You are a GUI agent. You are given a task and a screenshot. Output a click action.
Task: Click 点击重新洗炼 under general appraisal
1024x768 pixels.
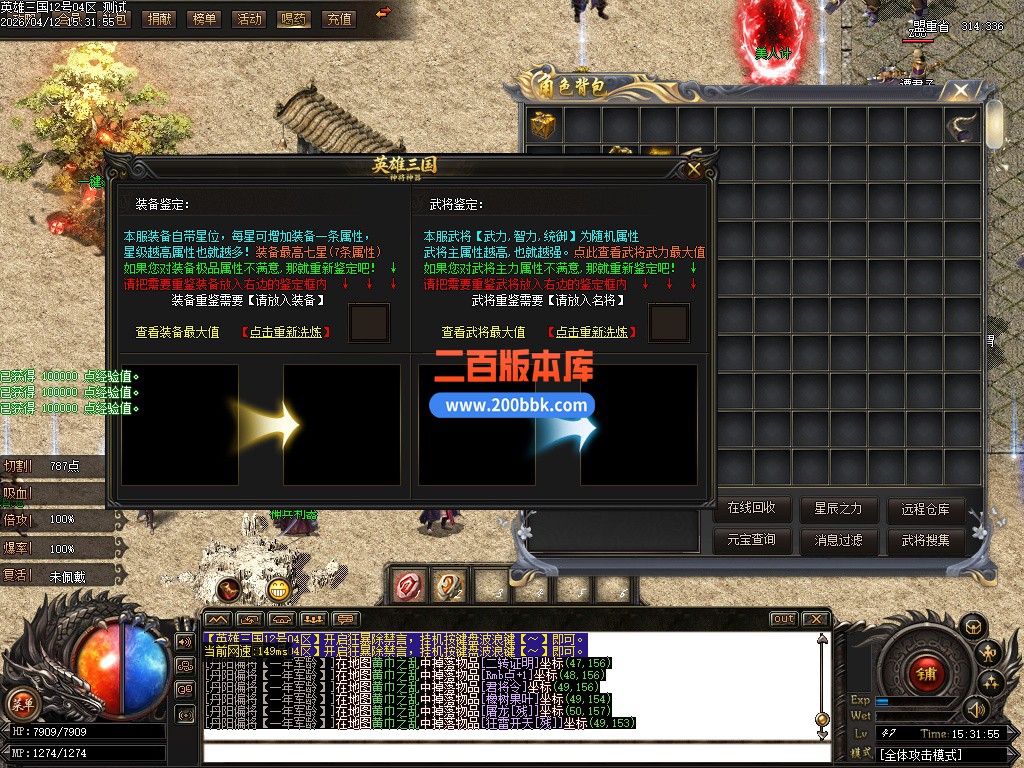[591, 332]
